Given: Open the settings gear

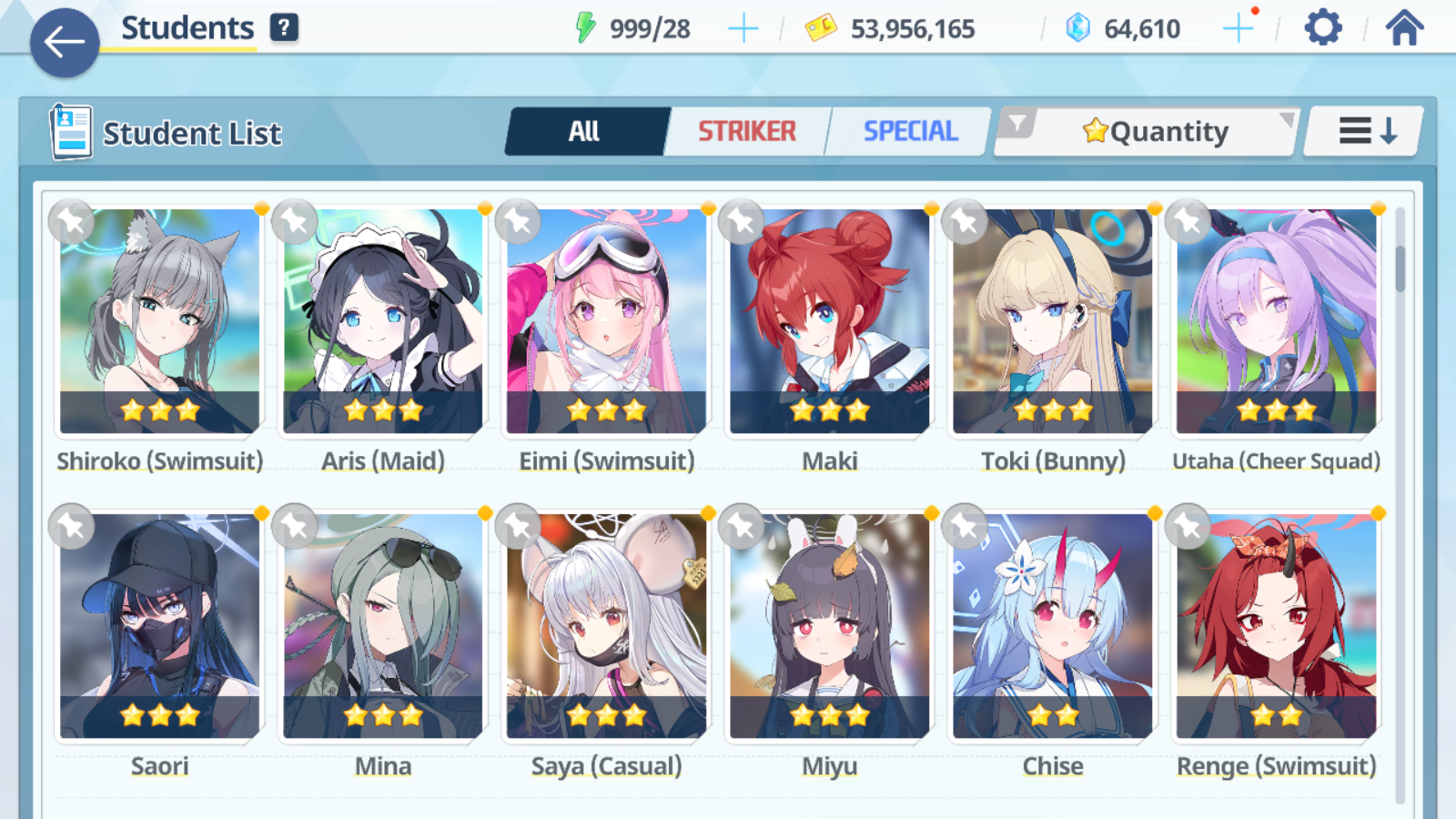Looking at the screenshot, I should pyautogui.click(x=1321, y=28).
